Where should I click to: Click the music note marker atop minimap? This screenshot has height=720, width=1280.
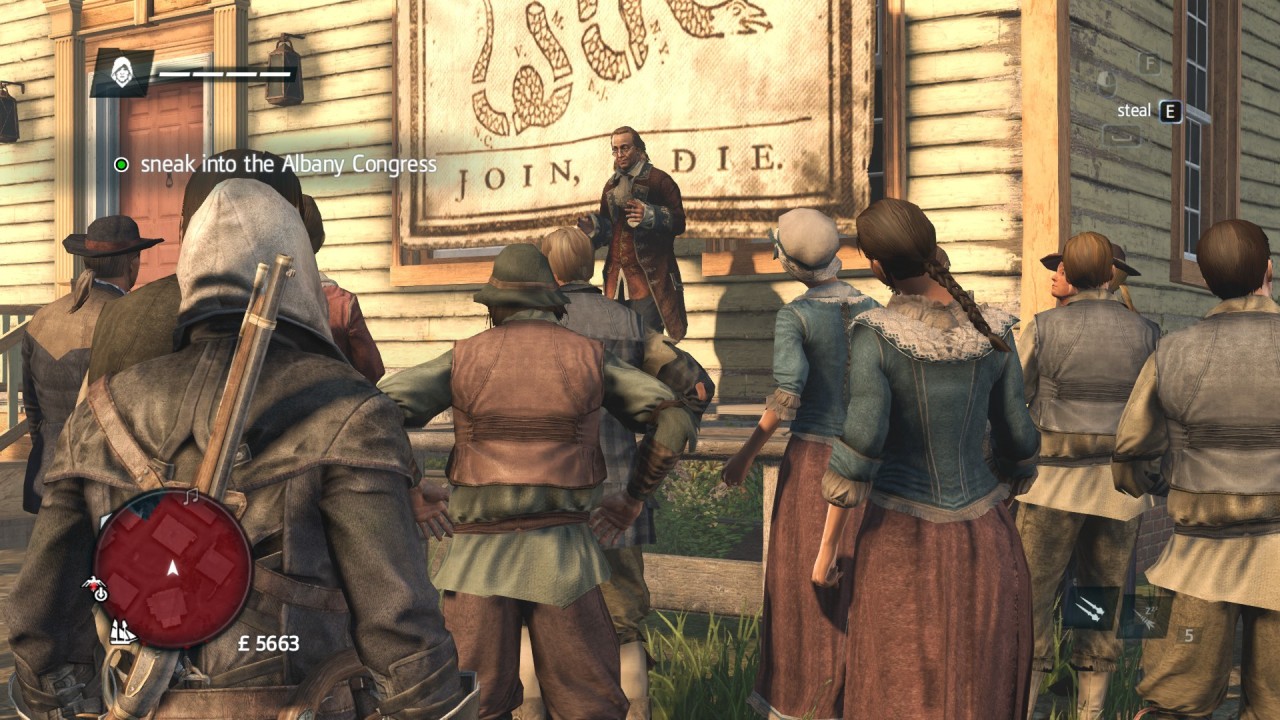191,496
